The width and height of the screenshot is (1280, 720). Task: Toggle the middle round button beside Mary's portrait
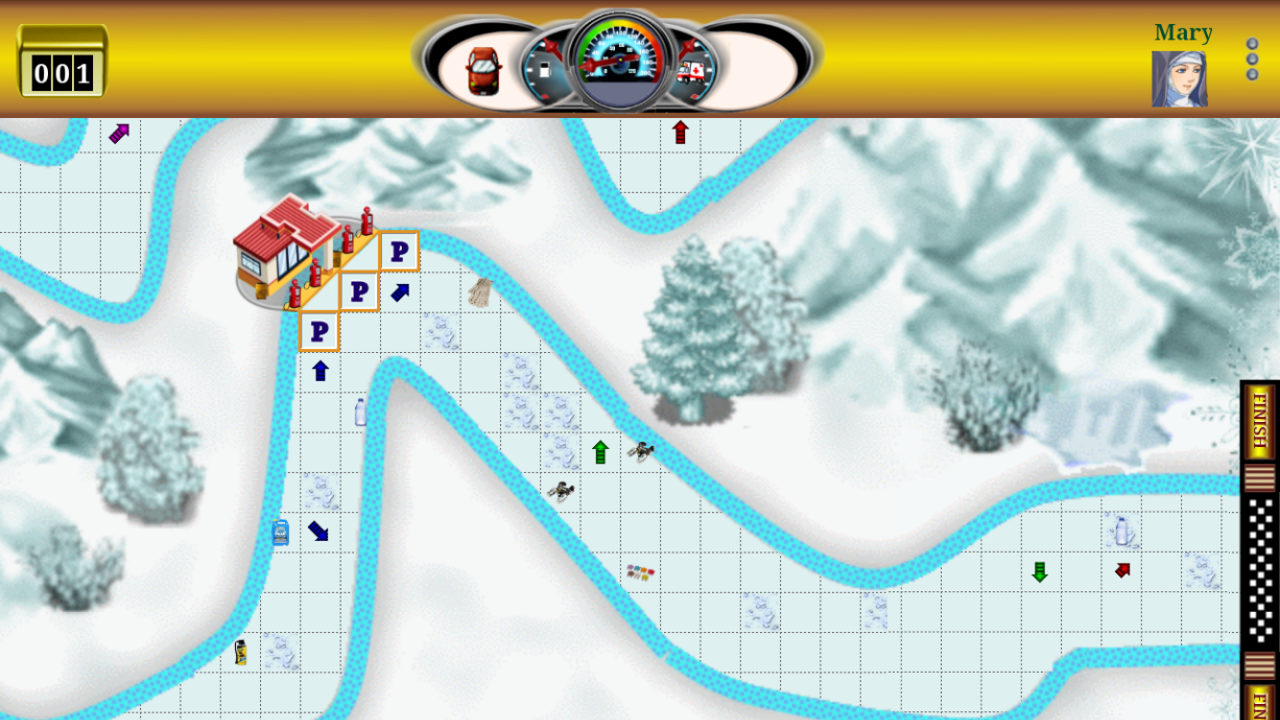[1252, 57]
